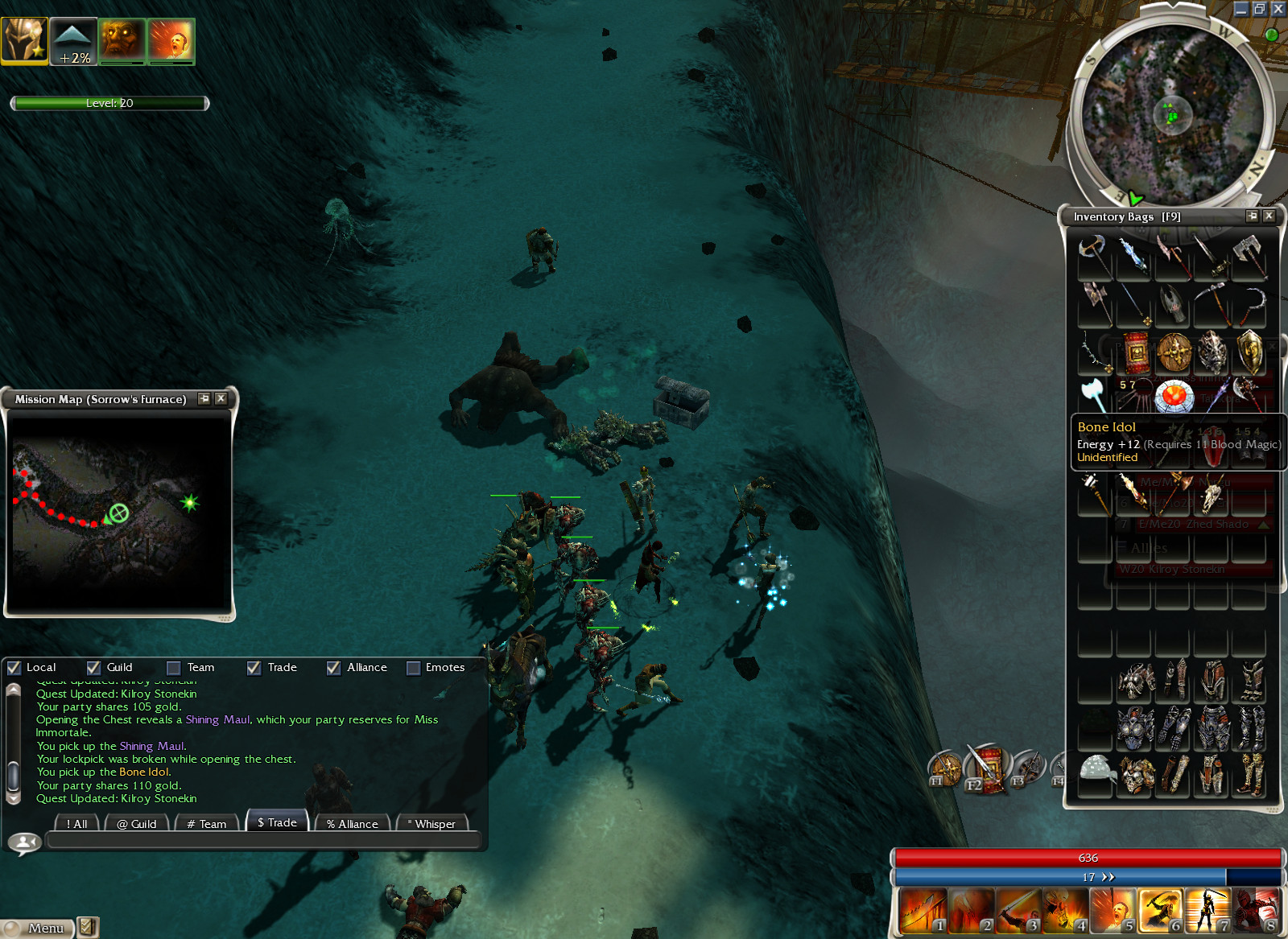
Task: Toggle the Local chat filter checkbox
Action: click(14, 668)
